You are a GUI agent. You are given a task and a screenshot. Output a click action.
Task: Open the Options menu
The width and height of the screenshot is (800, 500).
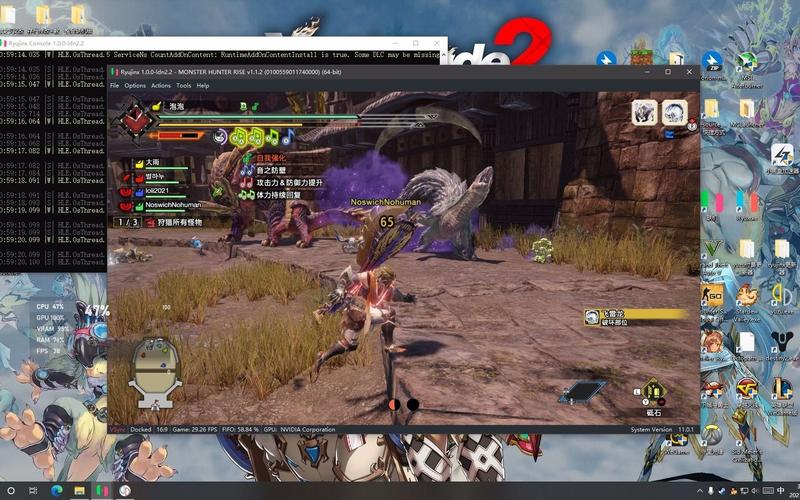(135, 86)
